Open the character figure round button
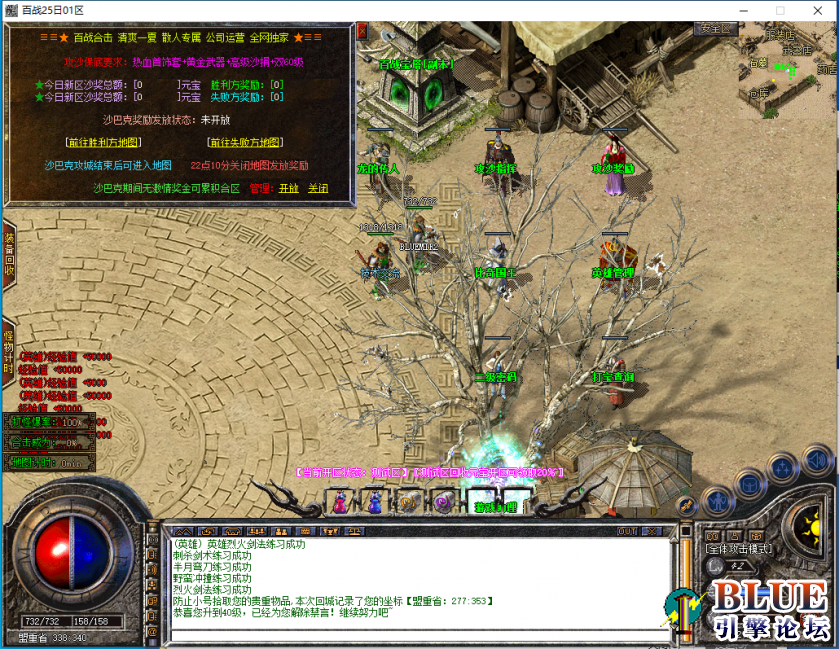Screen dimensions: 839x649 point(717,499)
